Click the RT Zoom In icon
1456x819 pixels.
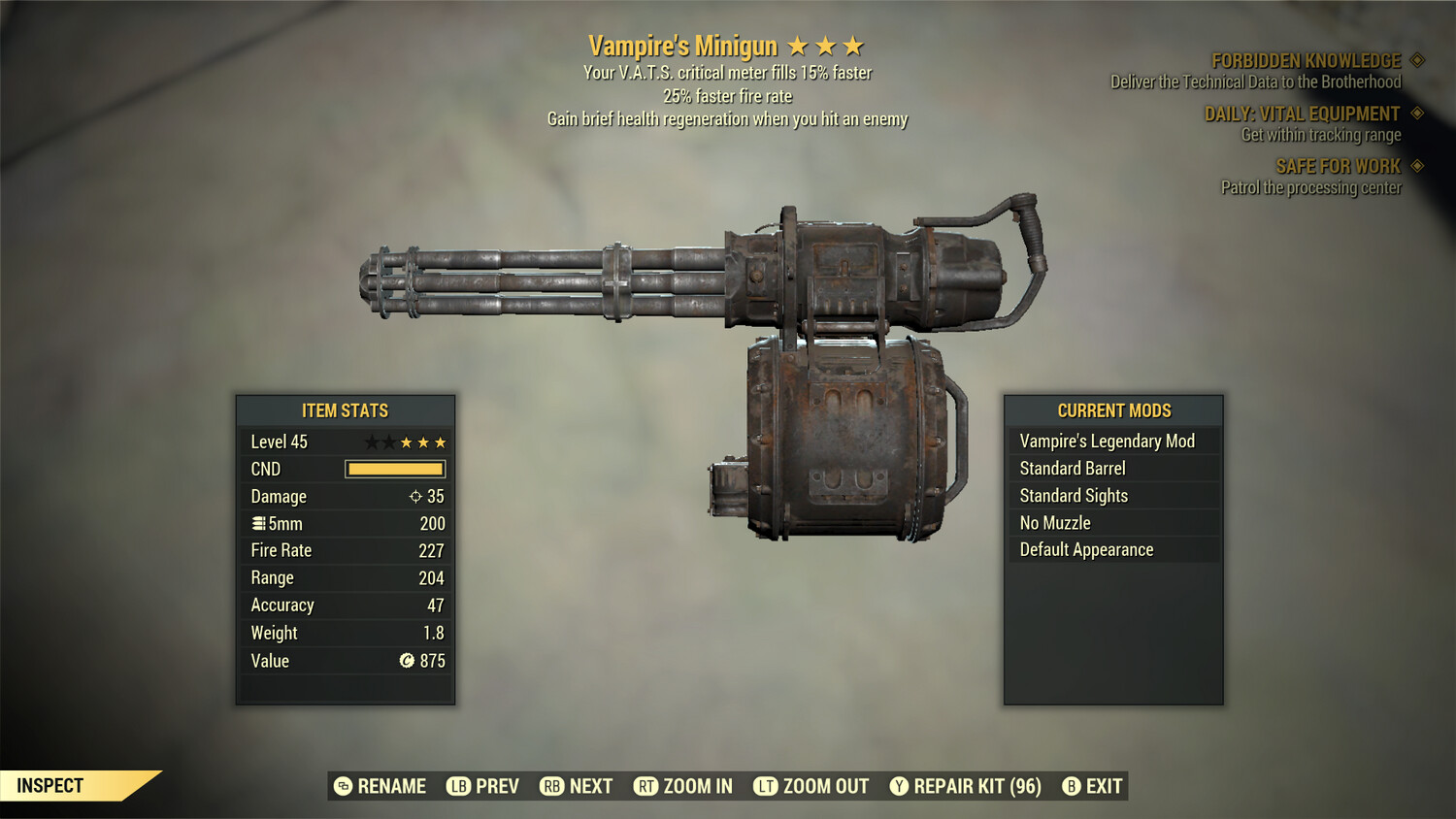click(646, 786)
